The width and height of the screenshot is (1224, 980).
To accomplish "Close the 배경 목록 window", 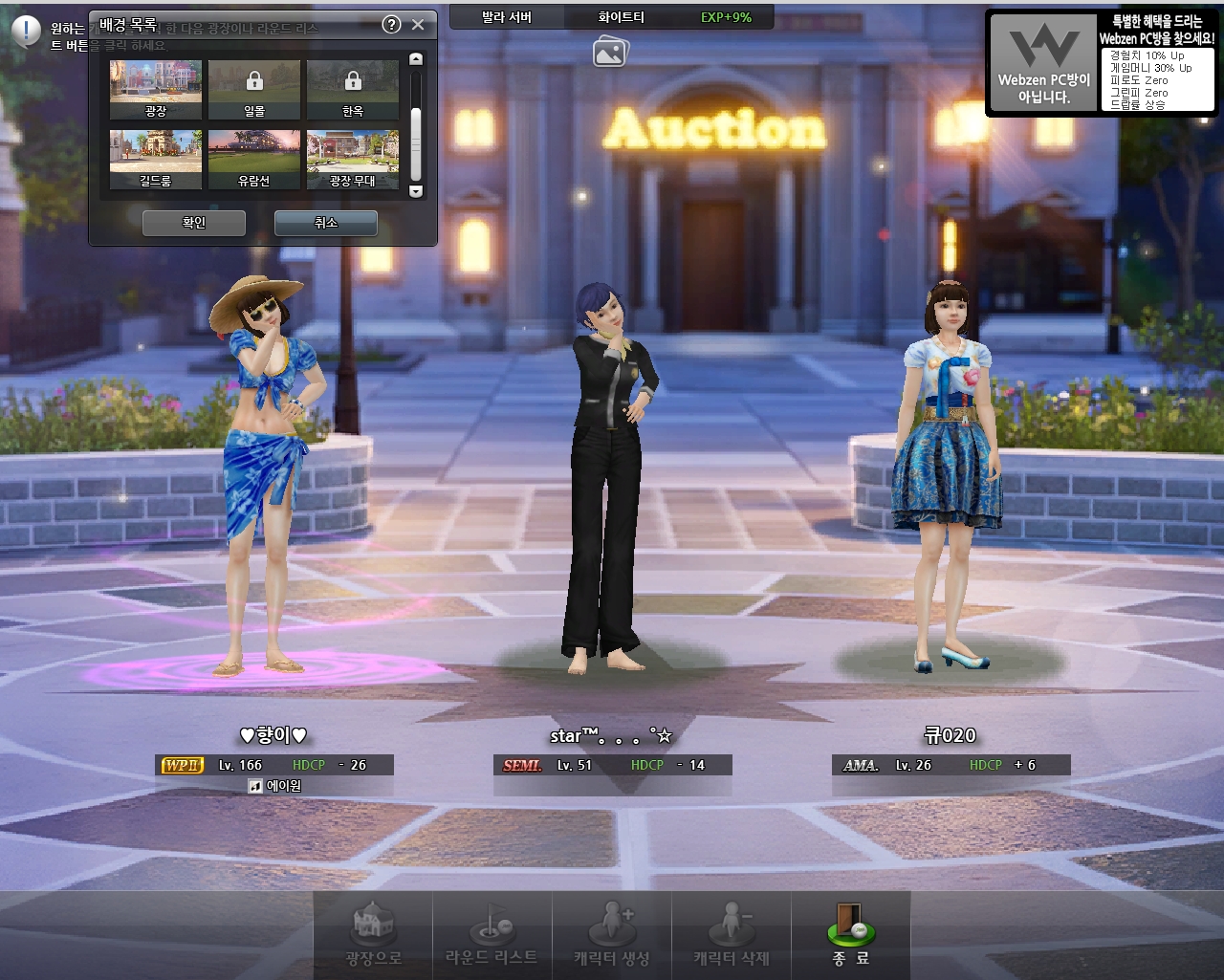I will pyautogui.click(x=418, y=25).
